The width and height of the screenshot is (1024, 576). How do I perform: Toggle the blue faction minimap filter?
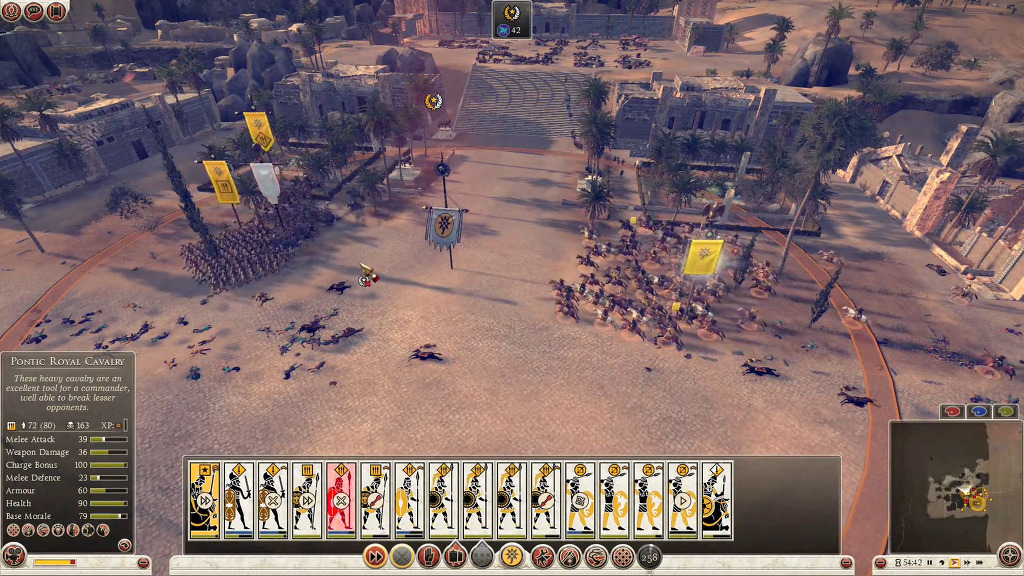click(x=979, y=411)
